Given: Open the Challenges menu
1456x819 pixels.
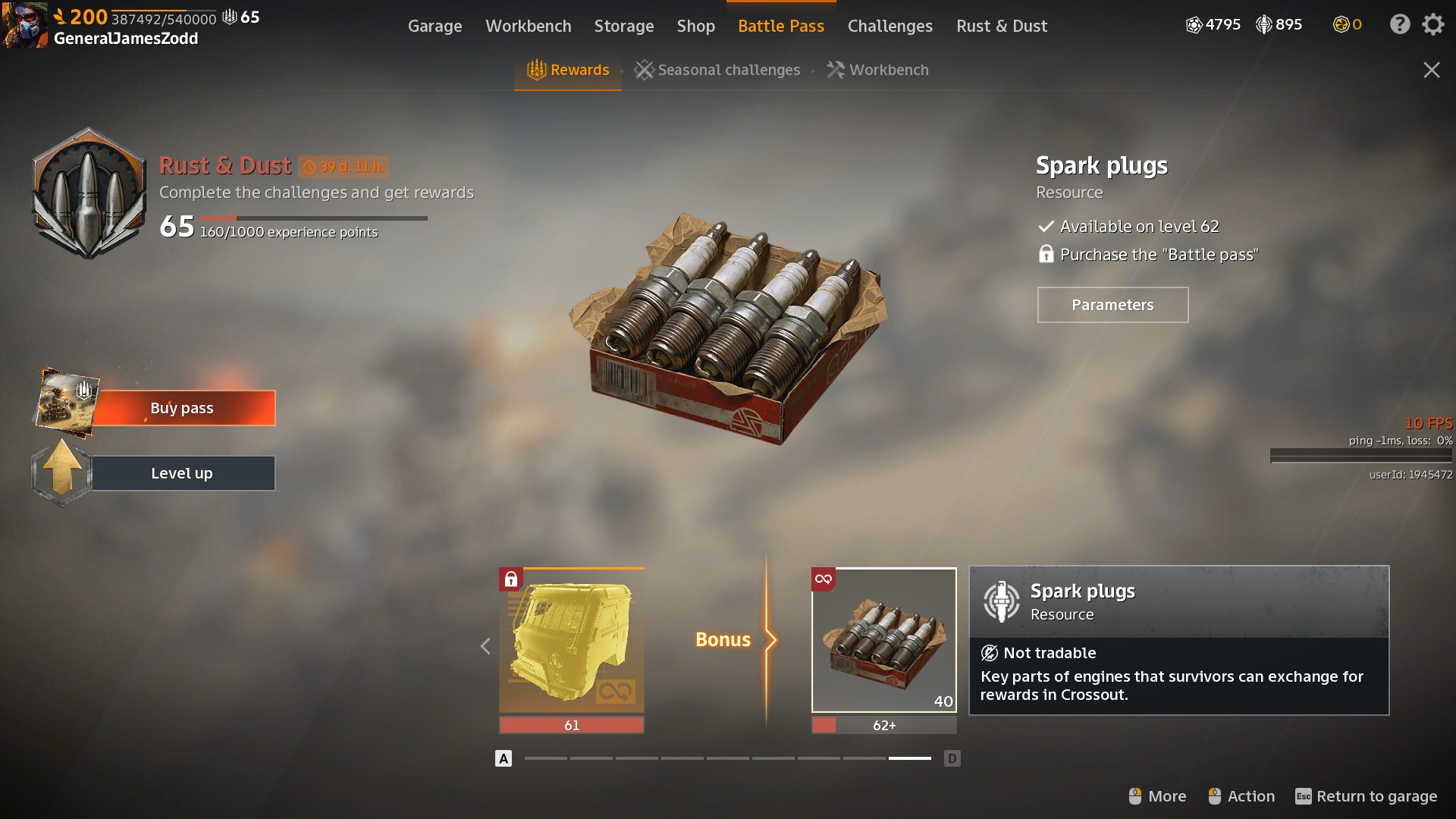Looking at the screenshot, I should click(890, 26).
